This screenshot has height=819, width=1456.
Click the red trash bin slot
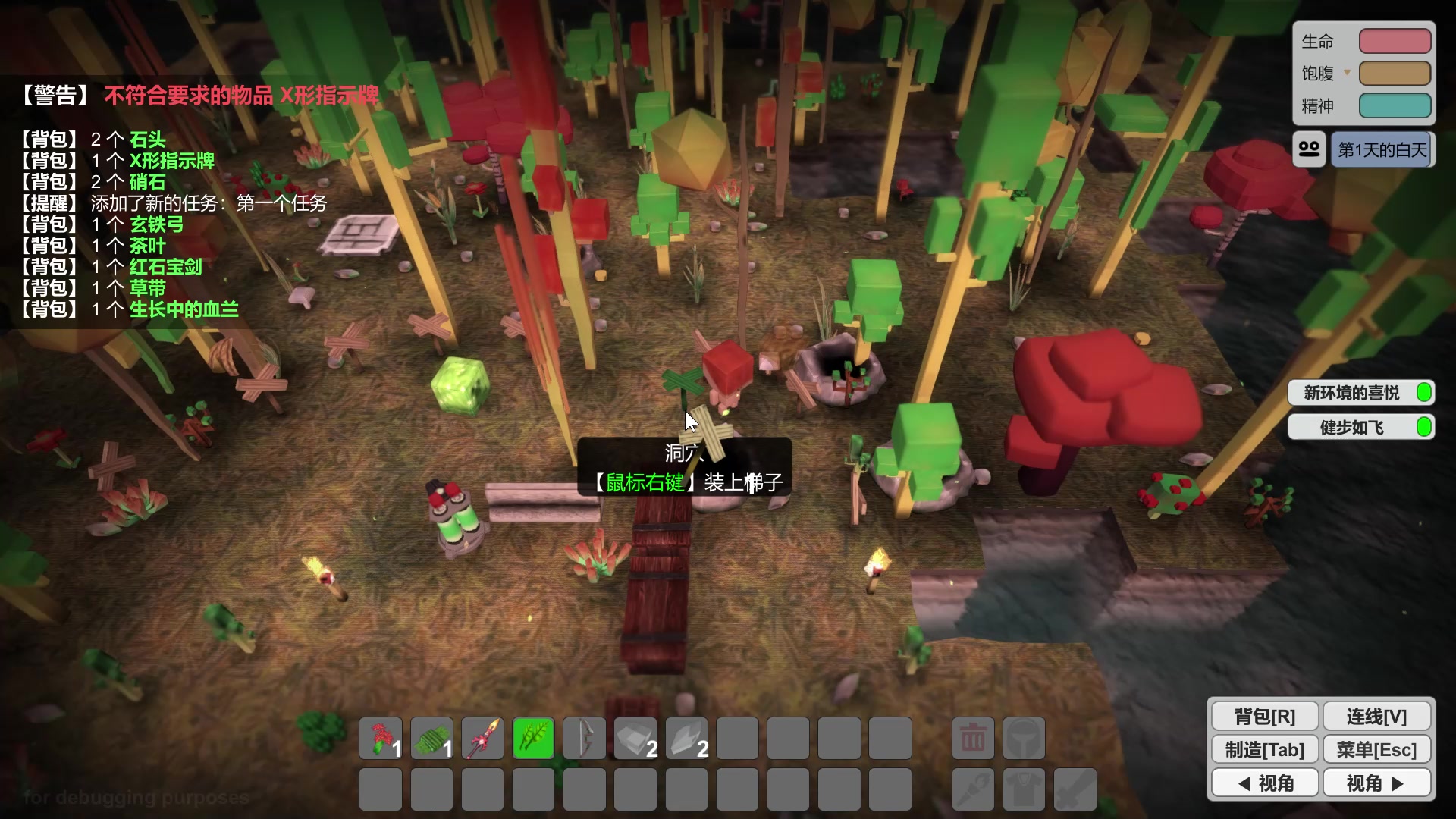[x=973, y=738]
